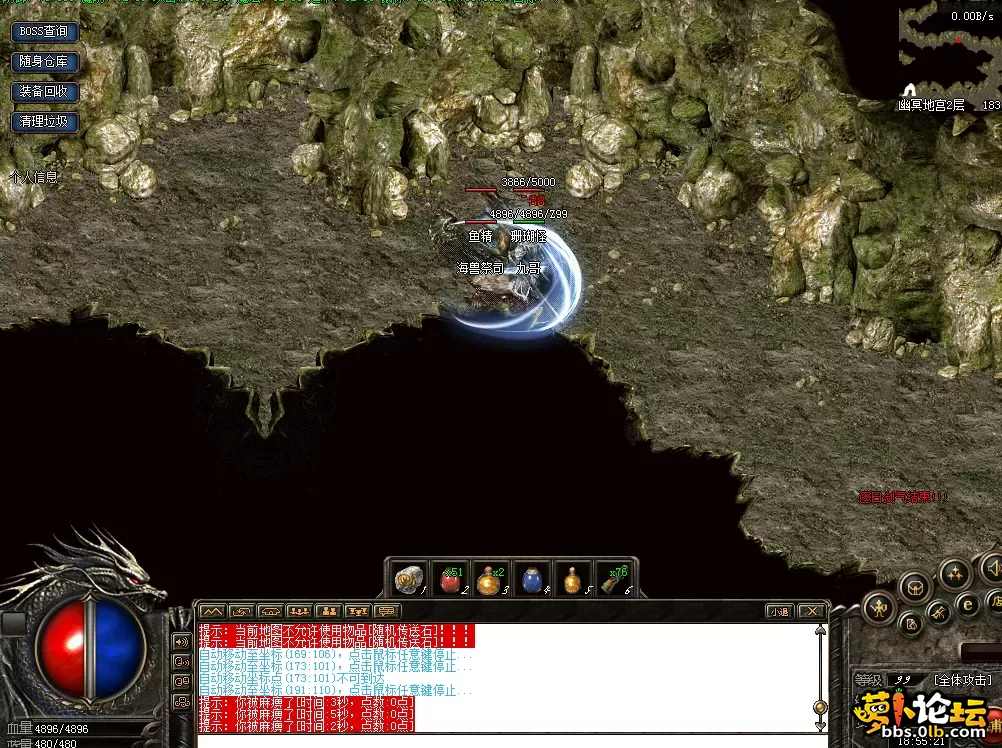Open the 随身仓库 portable warehouse

[x=44, y=61]
